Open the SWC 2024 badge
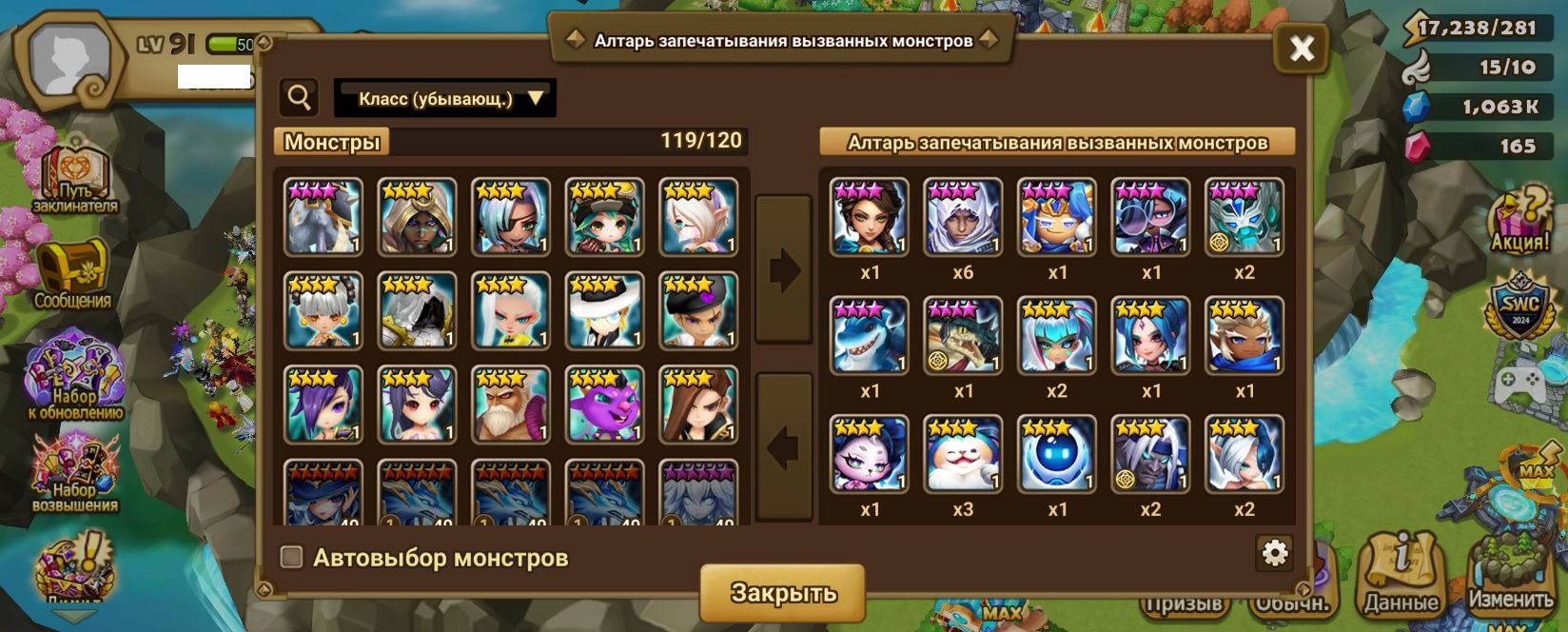 (1519, 307)
